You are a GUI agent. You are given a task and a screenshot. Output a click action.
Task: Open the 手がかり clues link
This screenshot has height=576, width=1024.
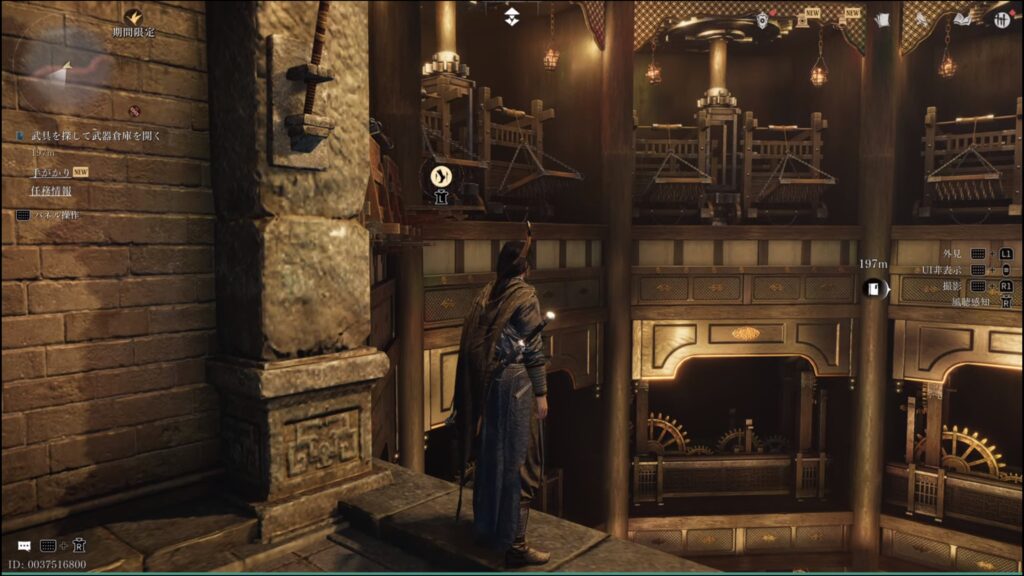[x=49, y=172]
